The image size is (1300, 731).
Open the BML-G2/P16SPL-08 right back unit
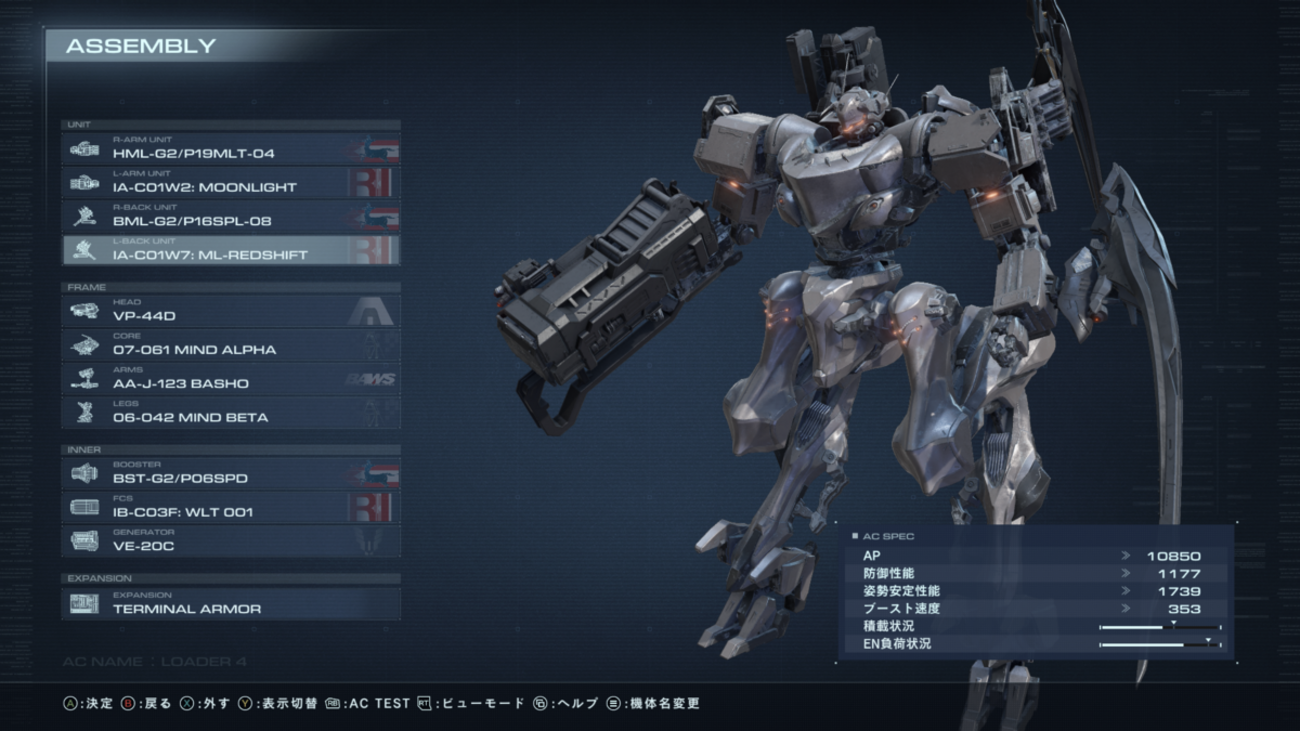click(231, 217)
